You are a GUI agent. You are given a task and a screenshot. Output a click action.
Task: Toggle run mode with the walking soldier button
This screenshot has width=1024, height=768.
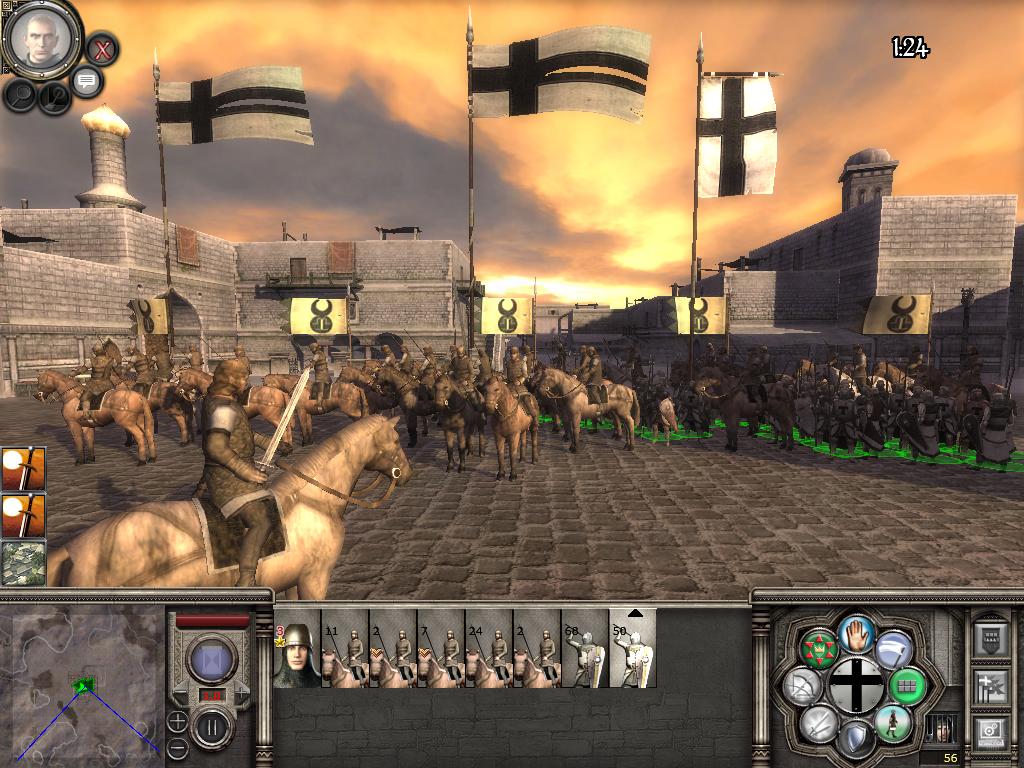pos(892,722)
